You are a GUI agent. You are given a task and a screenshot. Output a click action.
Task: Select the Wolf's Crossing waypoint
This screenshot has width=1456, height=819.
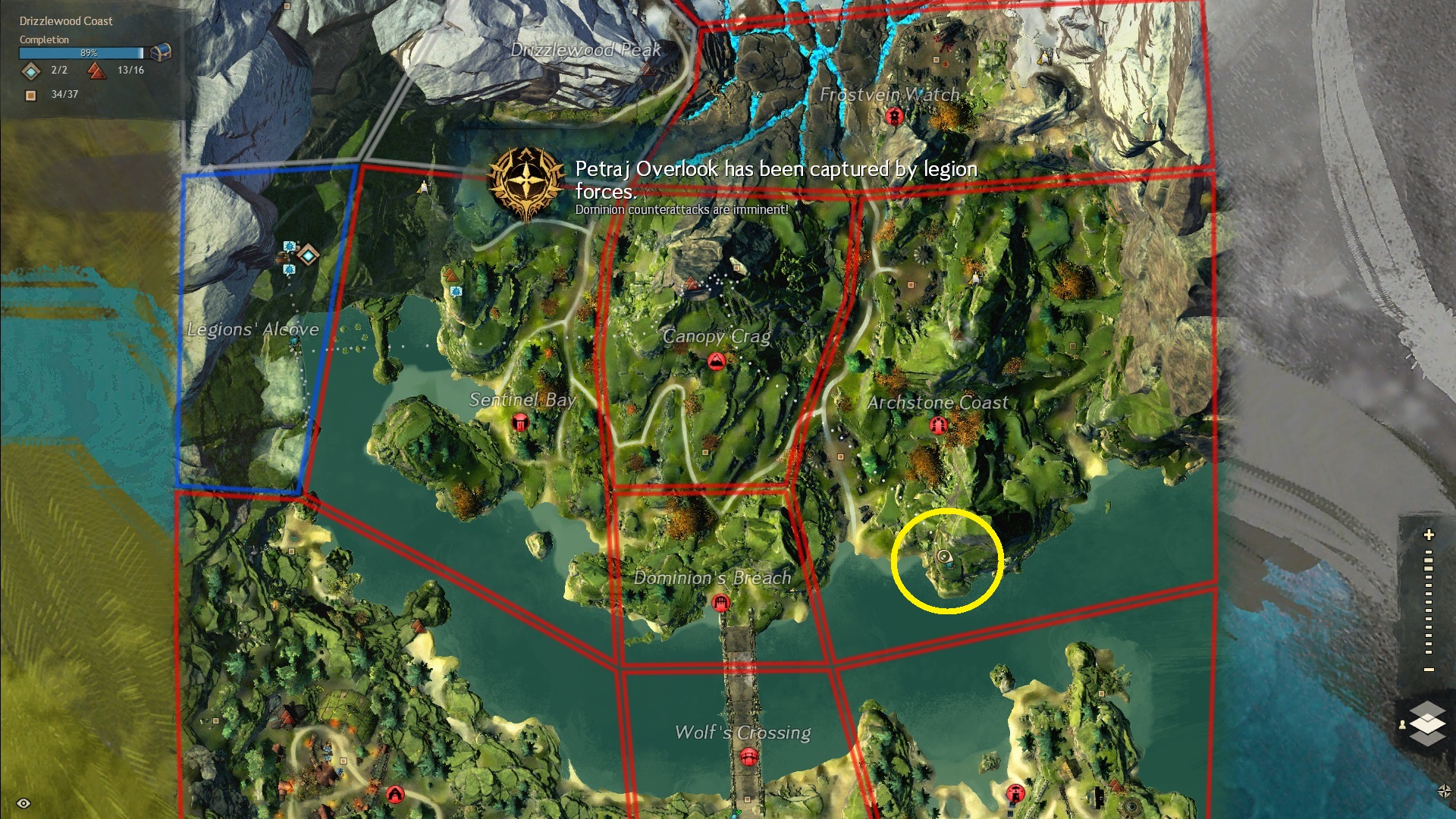pyautogui.click(x=748, y=757)
